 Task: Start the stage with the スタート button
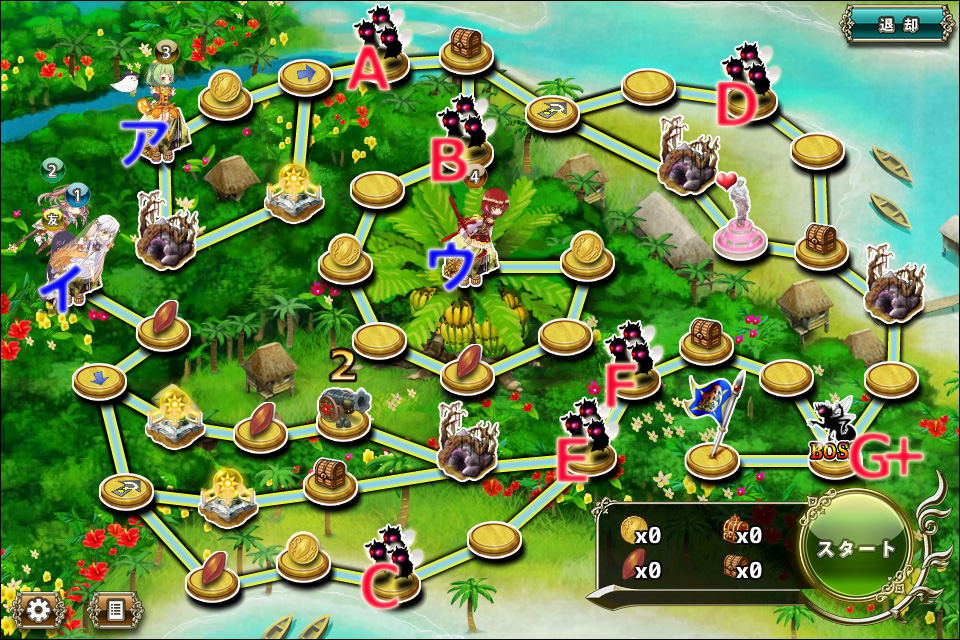click(x=858, y=549)
